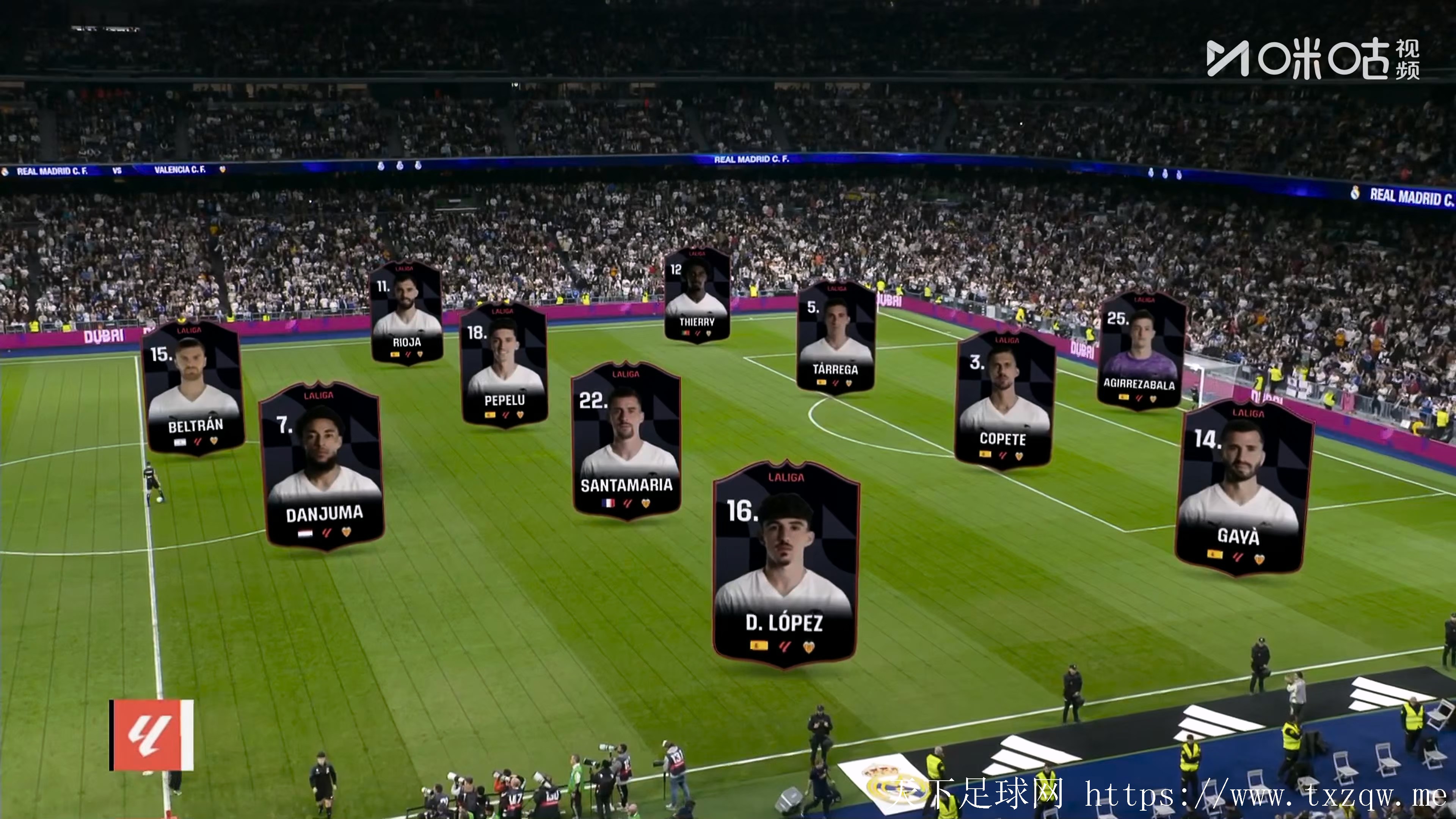Select the Rioja player card
Screen dimensions: 1456x819
point(406,313)
